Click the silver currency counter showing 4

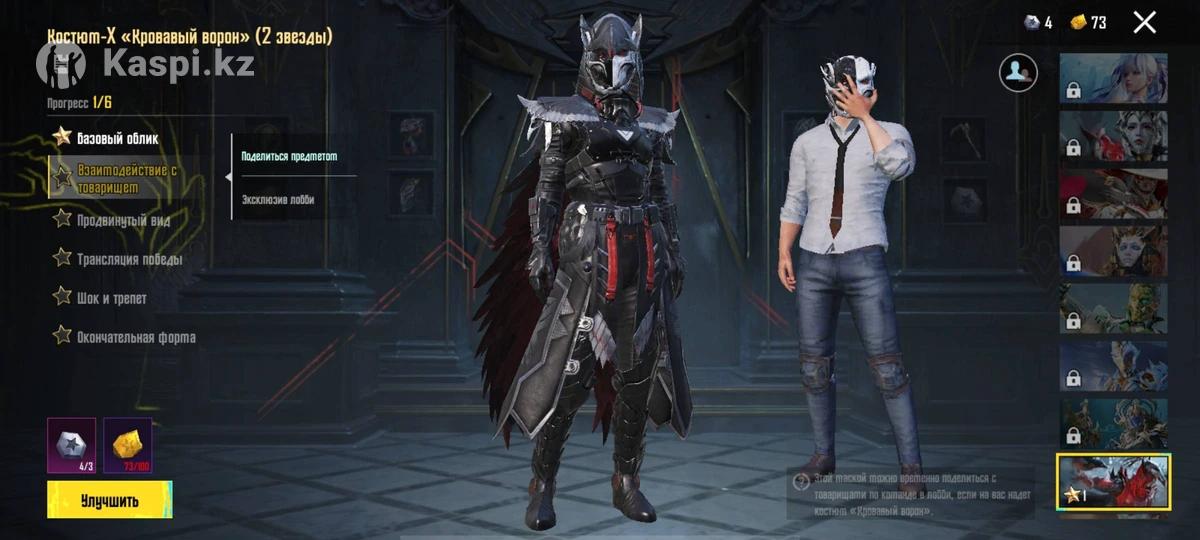click(x=1038, y=22)
